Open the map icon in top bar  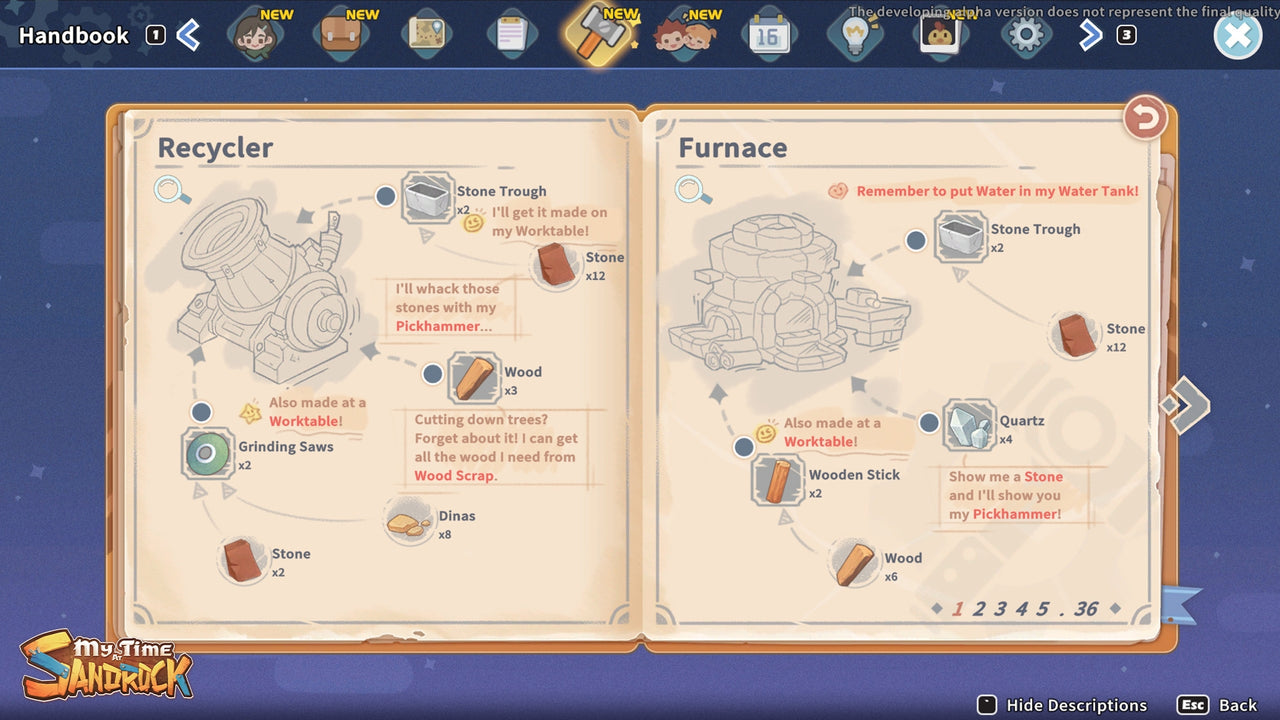425,33
